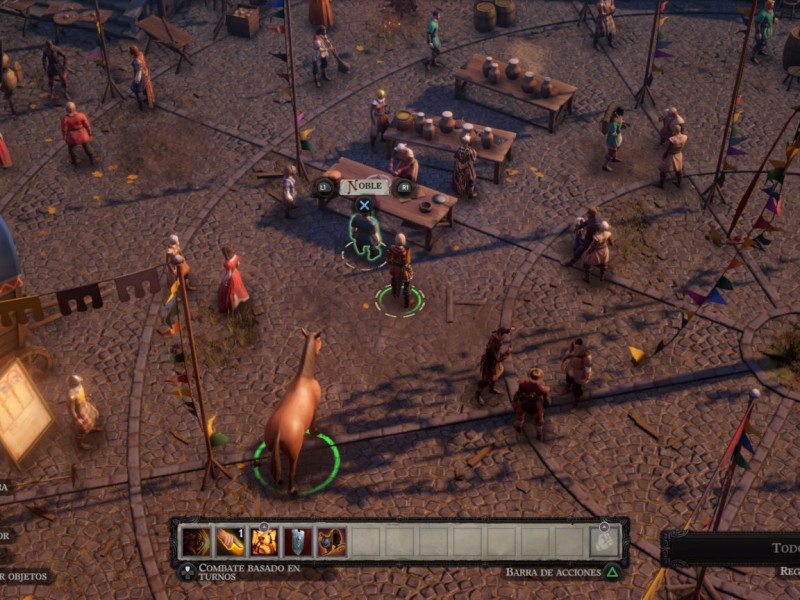This screenshot has height=600, width=800.
Task: Click the Noble name label
Action: pos(363,186)
